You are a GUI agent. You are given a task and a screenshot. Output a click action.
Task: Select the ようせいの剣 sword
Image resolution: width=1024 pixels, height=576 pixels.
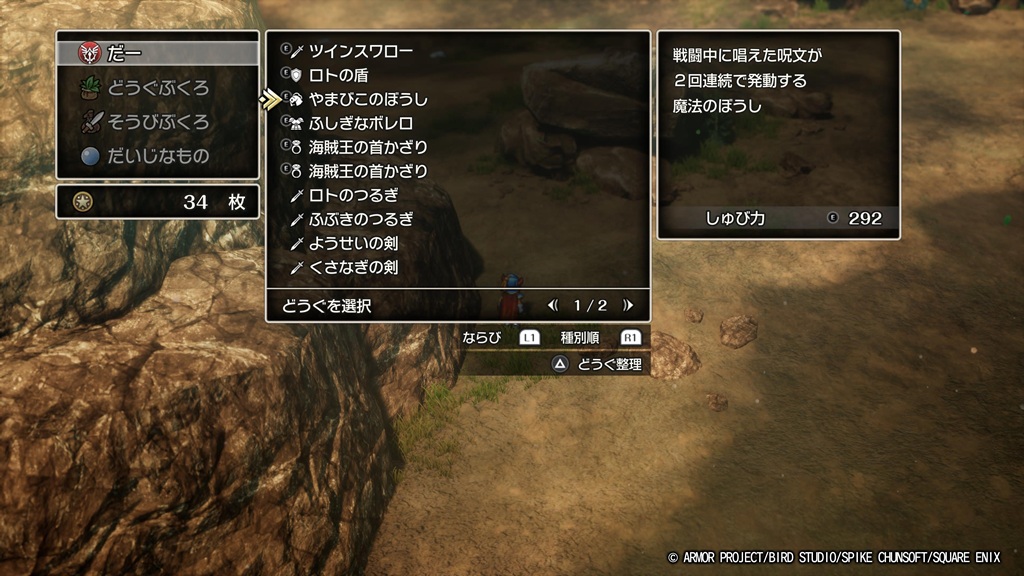click(353, 243)
